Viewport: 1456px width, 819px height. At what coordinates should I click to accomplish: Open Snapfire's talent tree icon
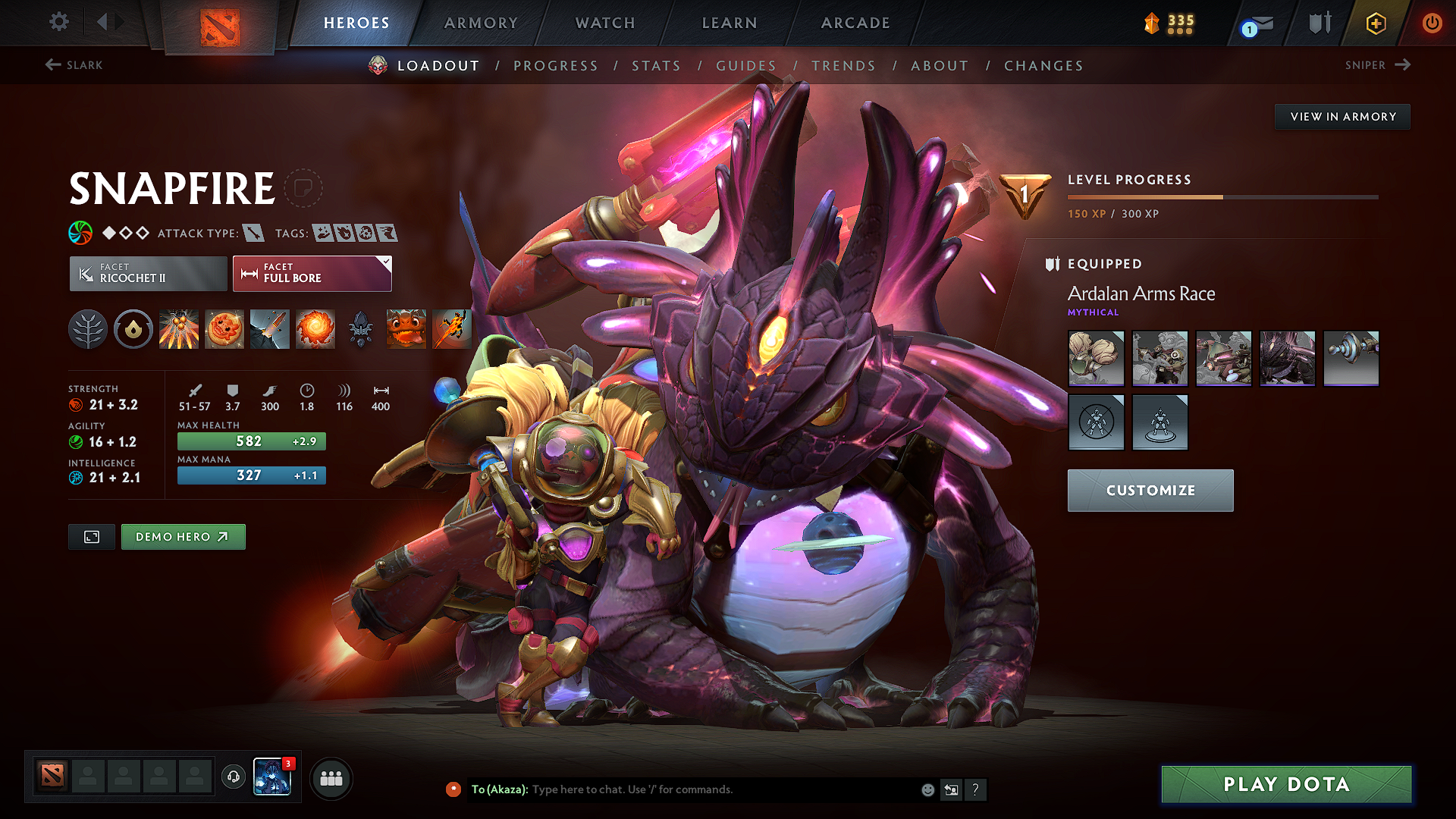[88, 328]
